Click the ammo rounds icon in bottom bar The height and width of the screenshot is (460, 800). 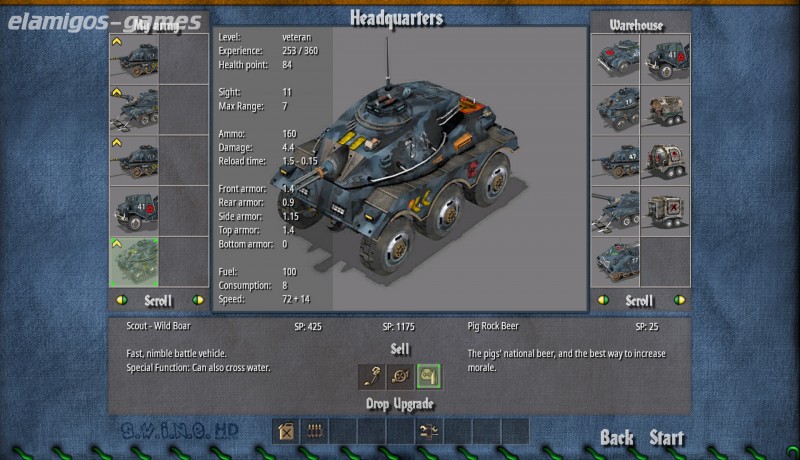[x=314, y=432]
